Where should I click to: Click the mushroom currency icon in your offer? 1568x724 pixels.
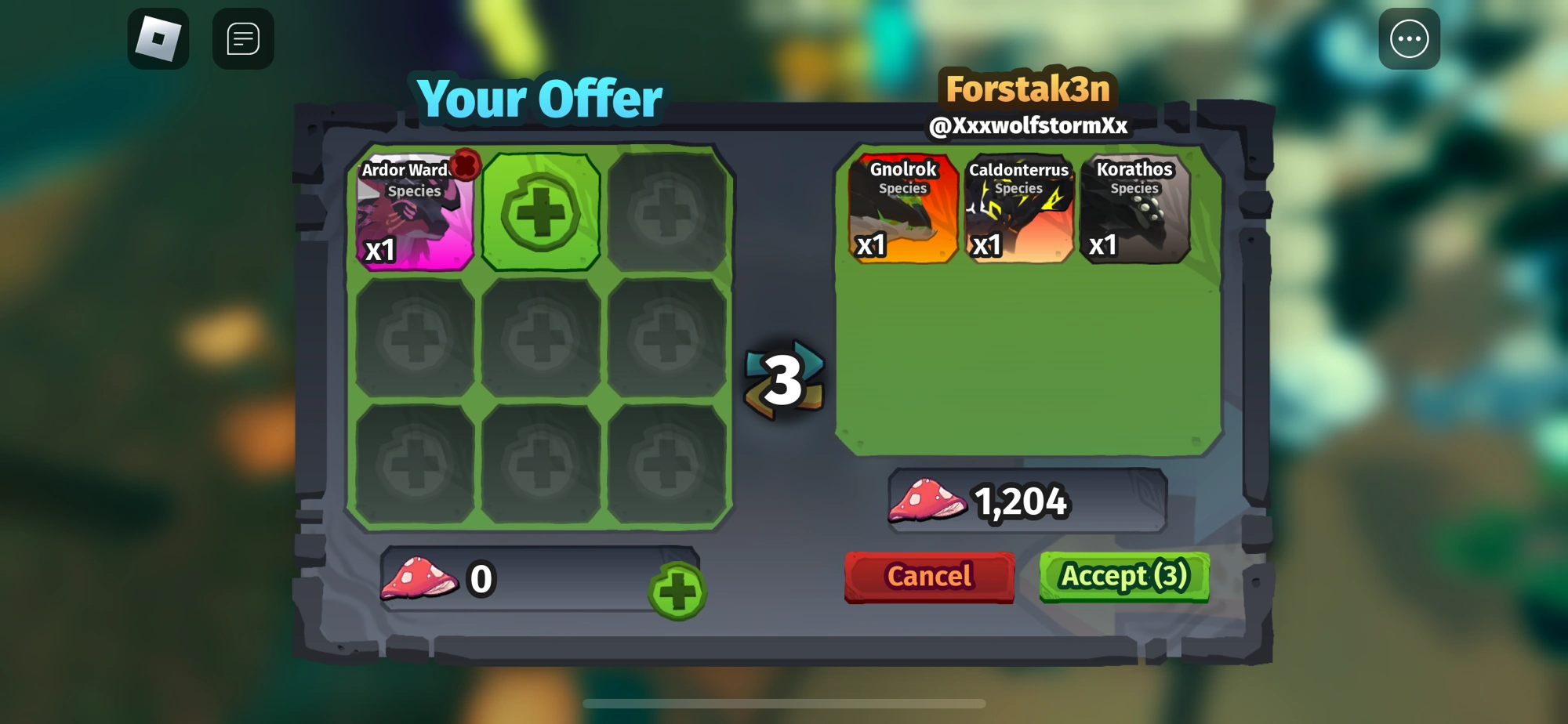tap(421, 578)
